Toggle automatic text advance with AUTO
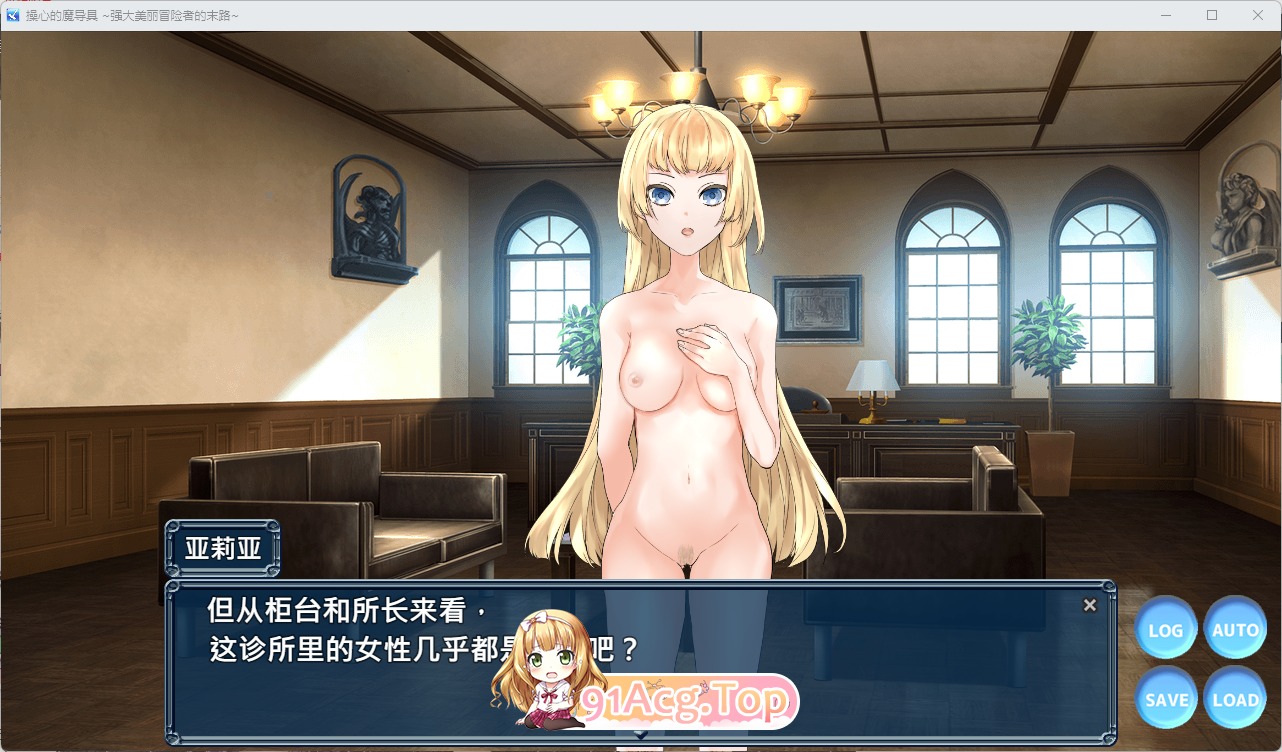The height and width of the screenshot is (752, 1282). (1235, 629)
